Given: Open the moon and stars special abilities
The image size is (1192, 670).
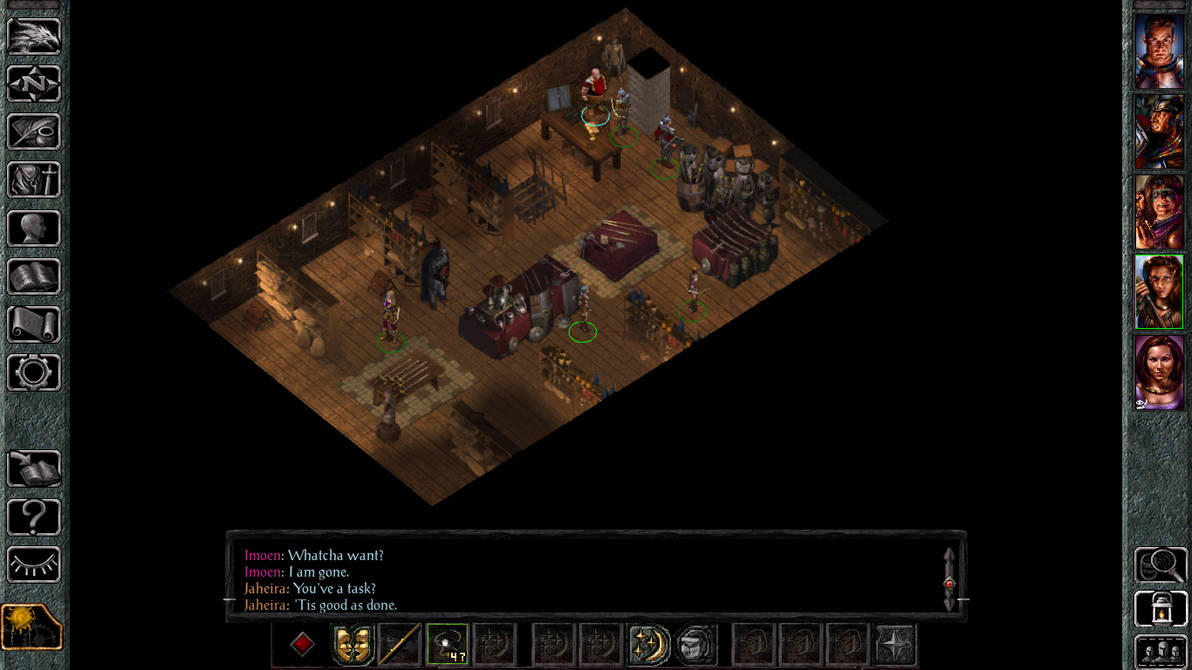Looking at the screenshot, I should coord(649,644).
